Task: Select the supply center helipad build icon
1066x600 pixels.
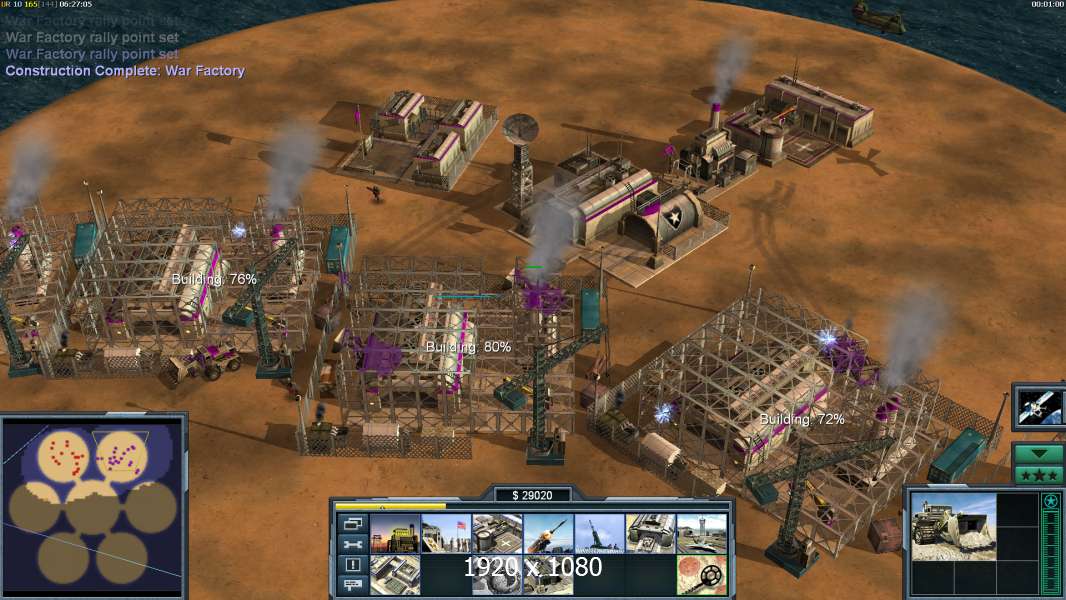Action: [497, 533]
